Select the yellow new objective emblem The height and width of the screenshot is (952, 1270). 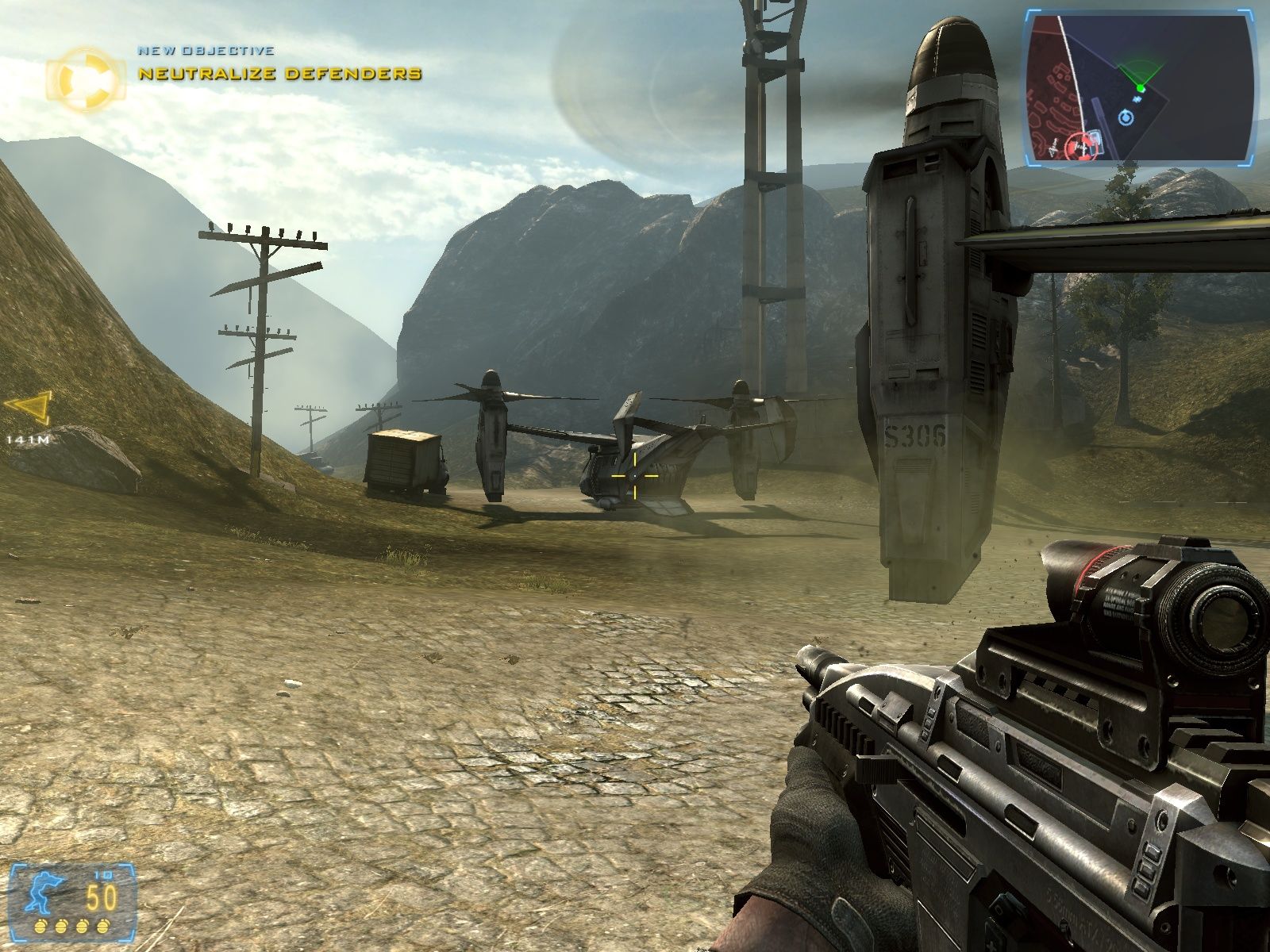[x=84, y=78]
